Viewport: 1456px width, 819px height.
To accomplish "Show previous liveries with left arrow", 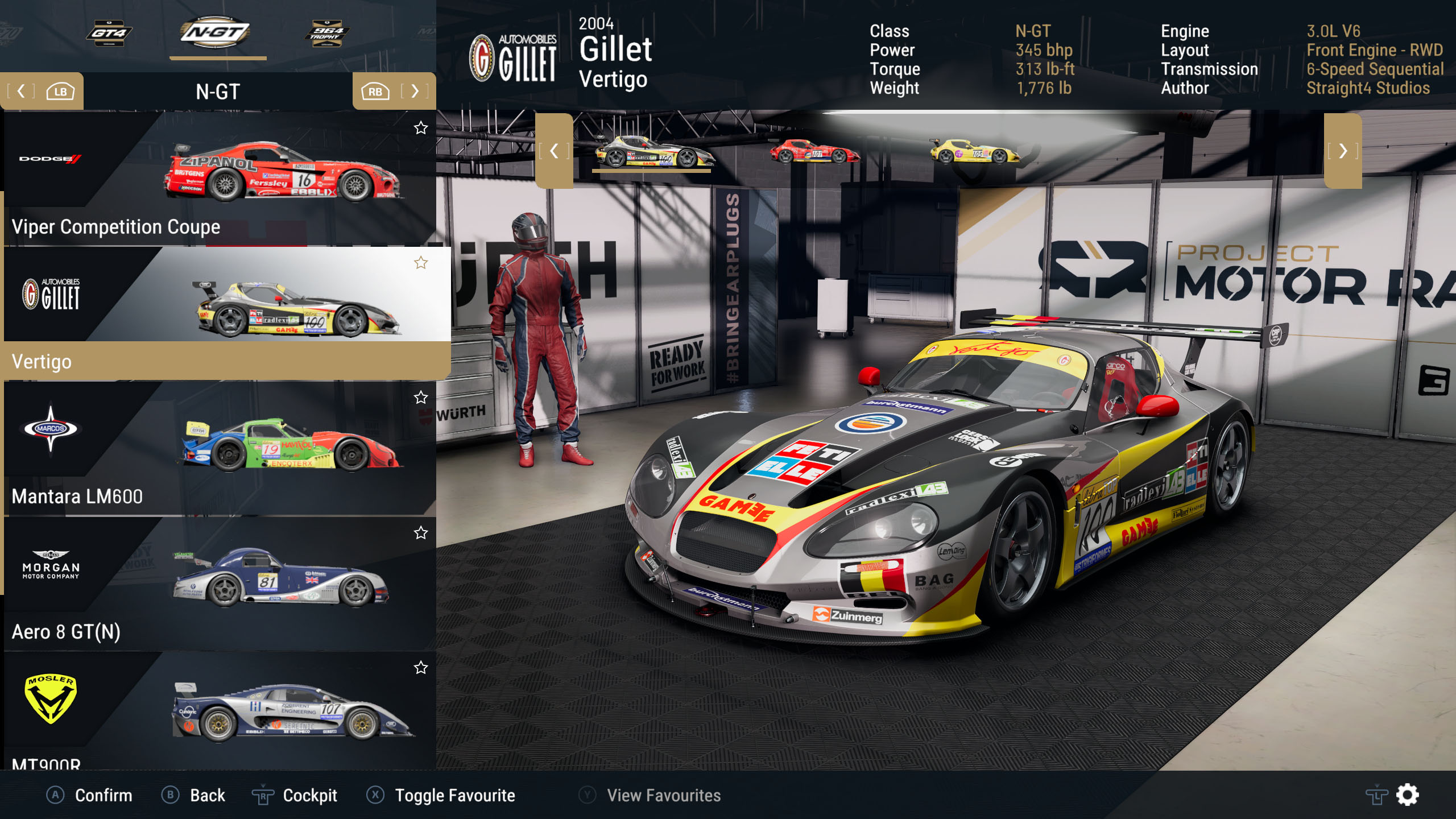I will 554,151.
